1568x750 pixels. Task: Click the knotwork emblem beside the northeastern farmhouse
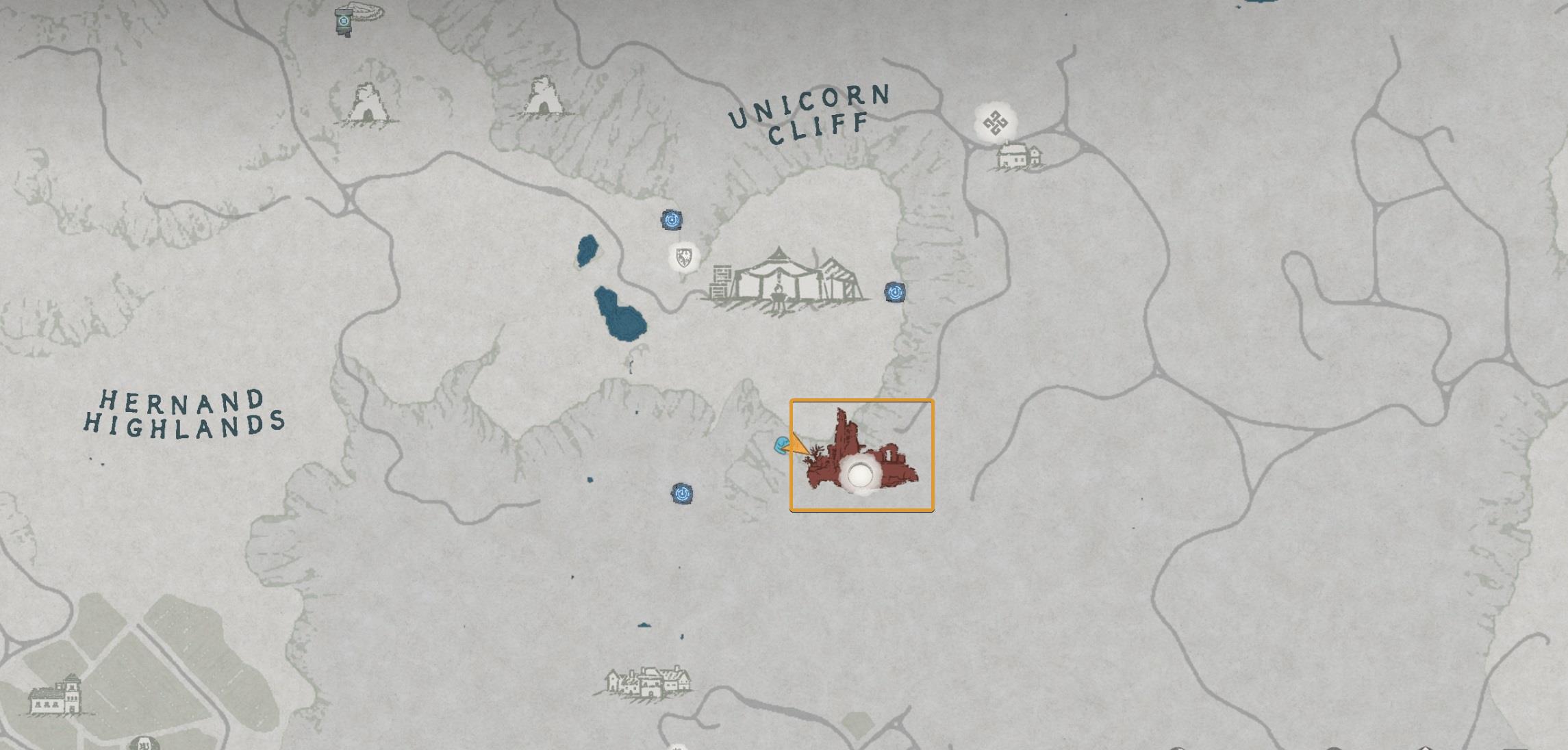(994, 123)
